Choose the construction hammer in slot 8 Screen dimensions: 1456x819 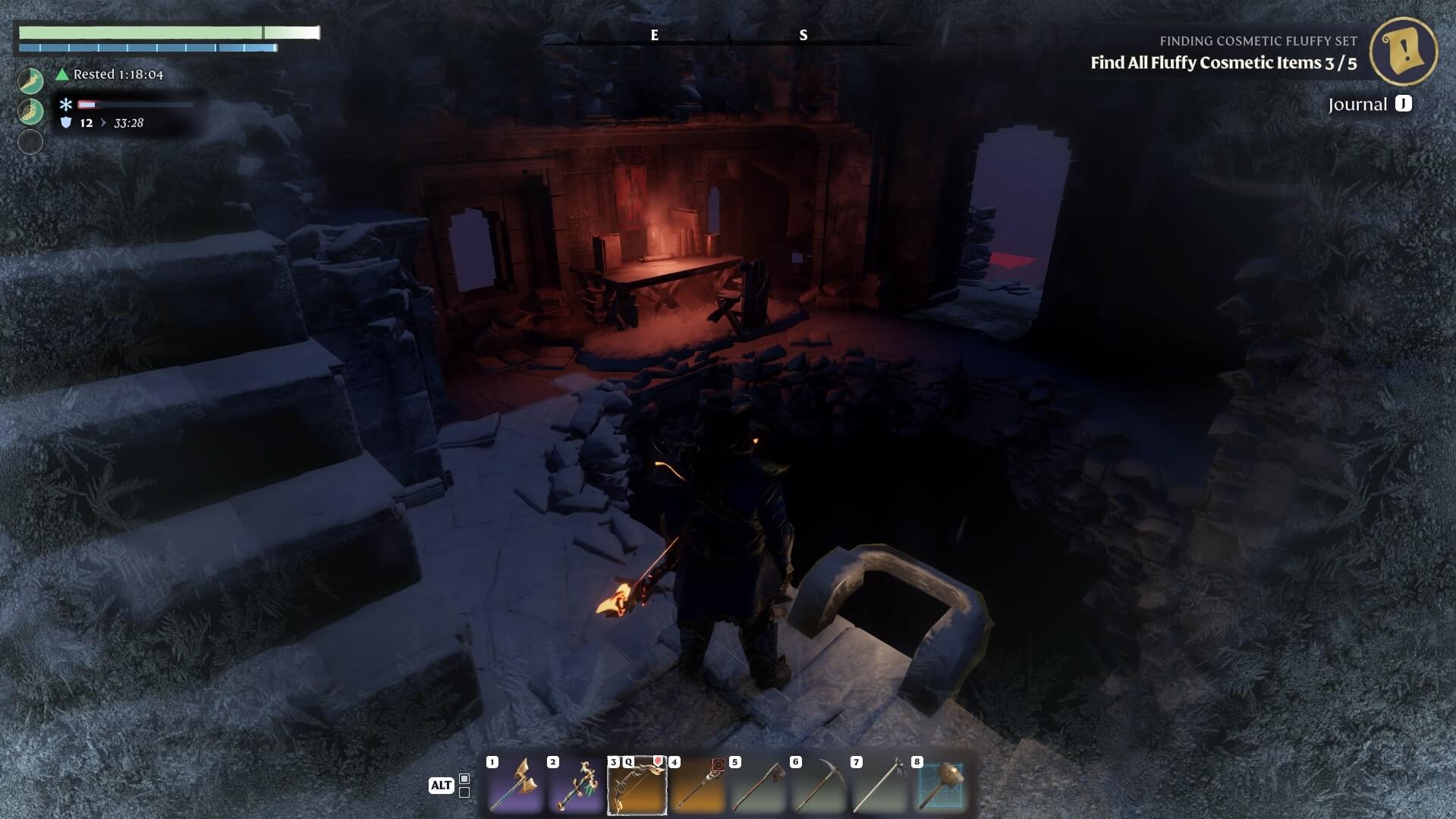[x=940, y=786]
